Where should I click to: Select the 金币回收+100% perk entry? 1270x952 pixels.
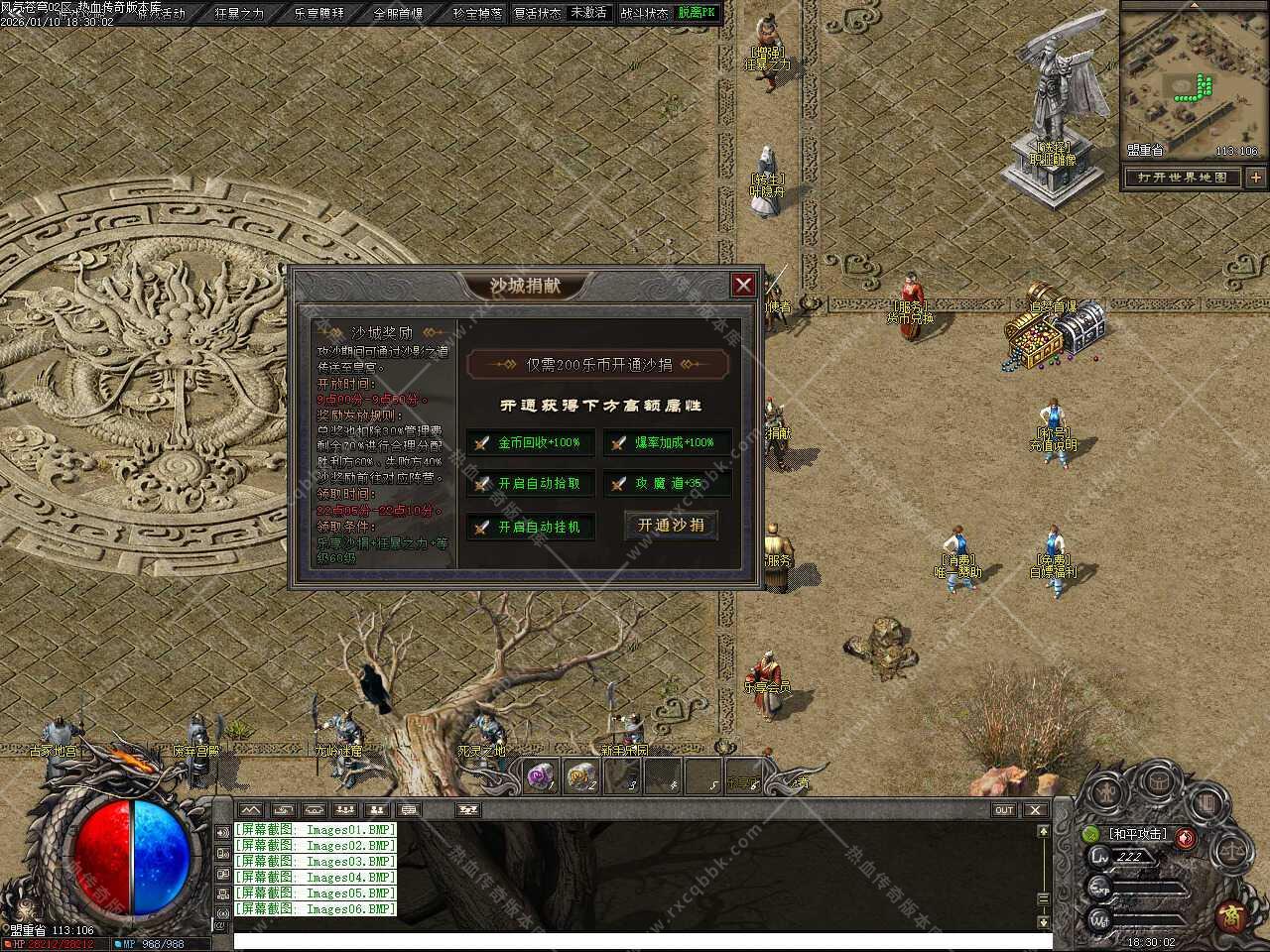click(531, 442)
